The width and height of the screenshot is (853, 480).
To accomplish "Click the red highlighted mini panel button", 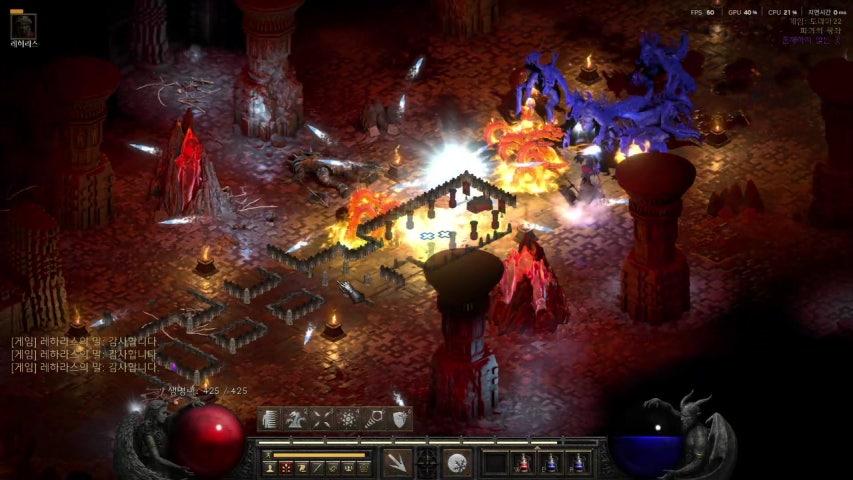I will point(285,467).
